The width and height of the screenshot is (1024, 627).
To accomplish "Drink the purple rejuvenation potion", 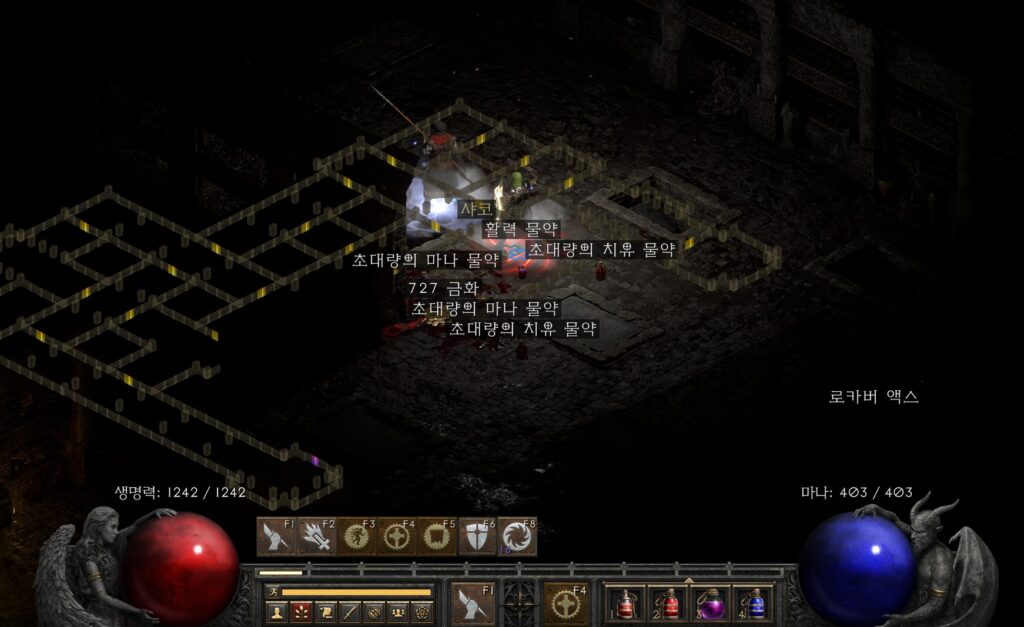I will tap(711, 603).
